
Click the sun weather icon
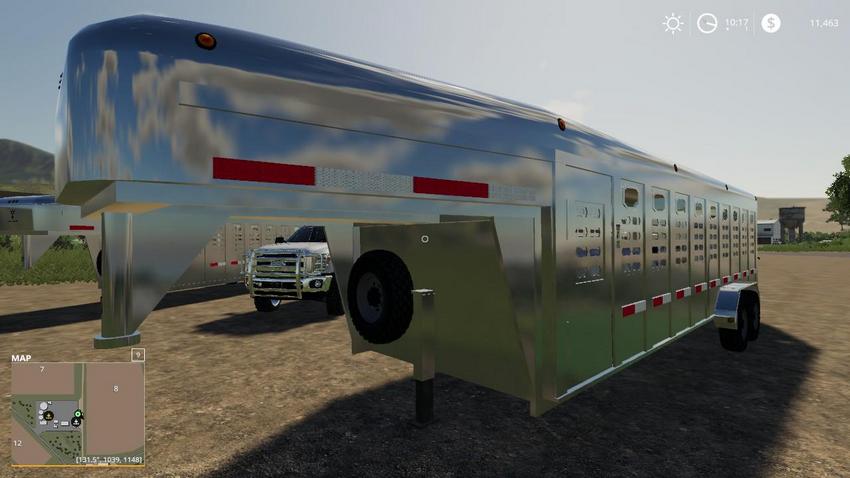tap(673, 23)
